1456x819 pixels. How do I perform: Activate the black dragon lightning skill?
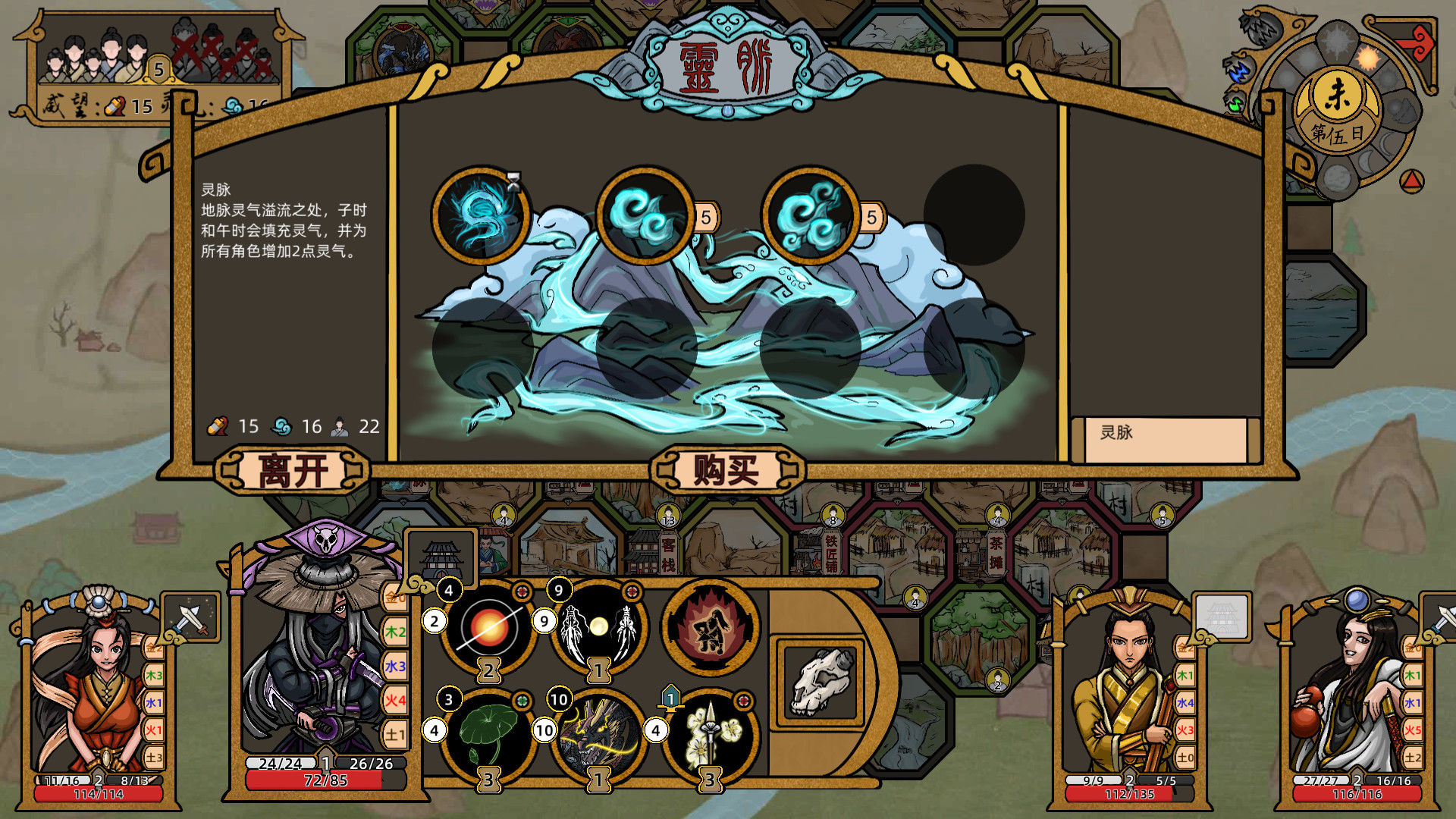coord(599,734)
